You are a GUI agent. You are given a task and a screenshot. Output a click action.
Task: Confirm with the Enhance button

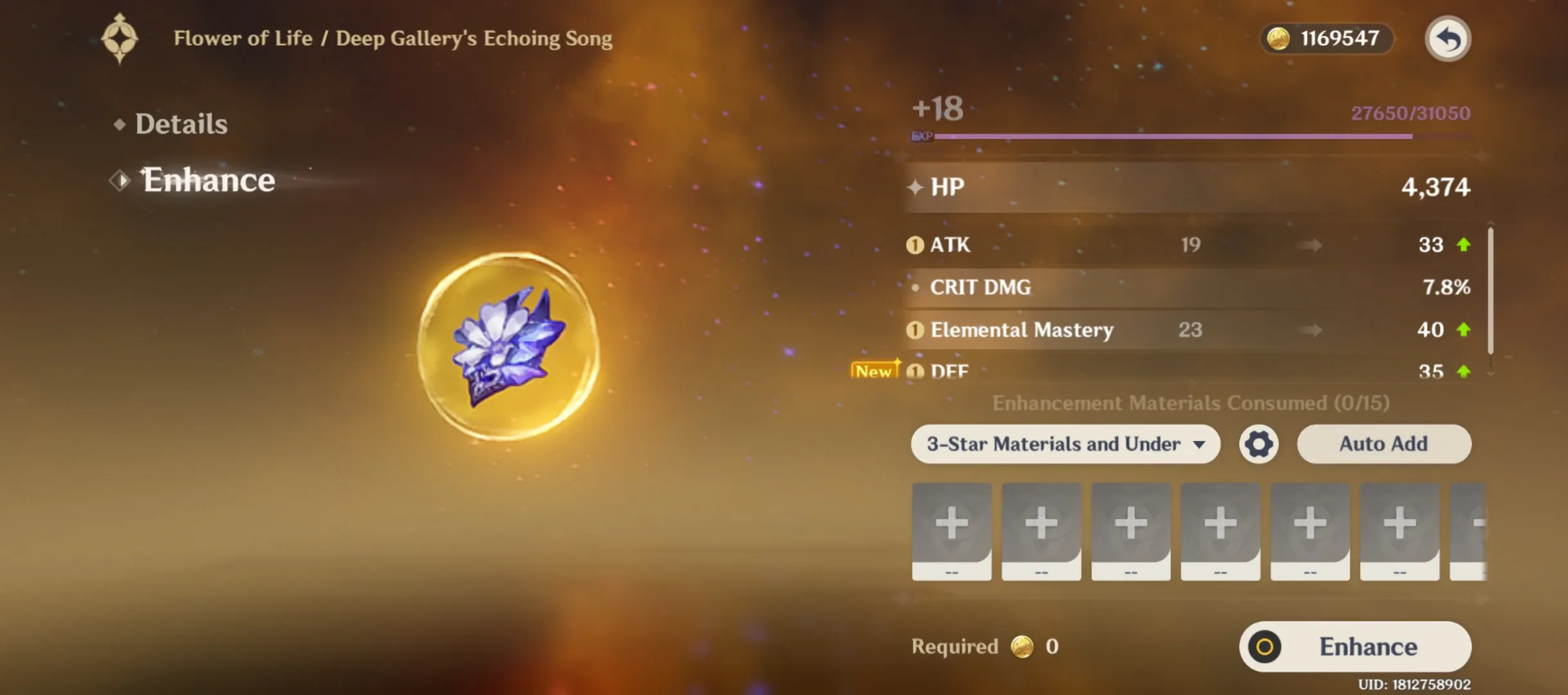pyautogui.click(x=1355, y=647)
